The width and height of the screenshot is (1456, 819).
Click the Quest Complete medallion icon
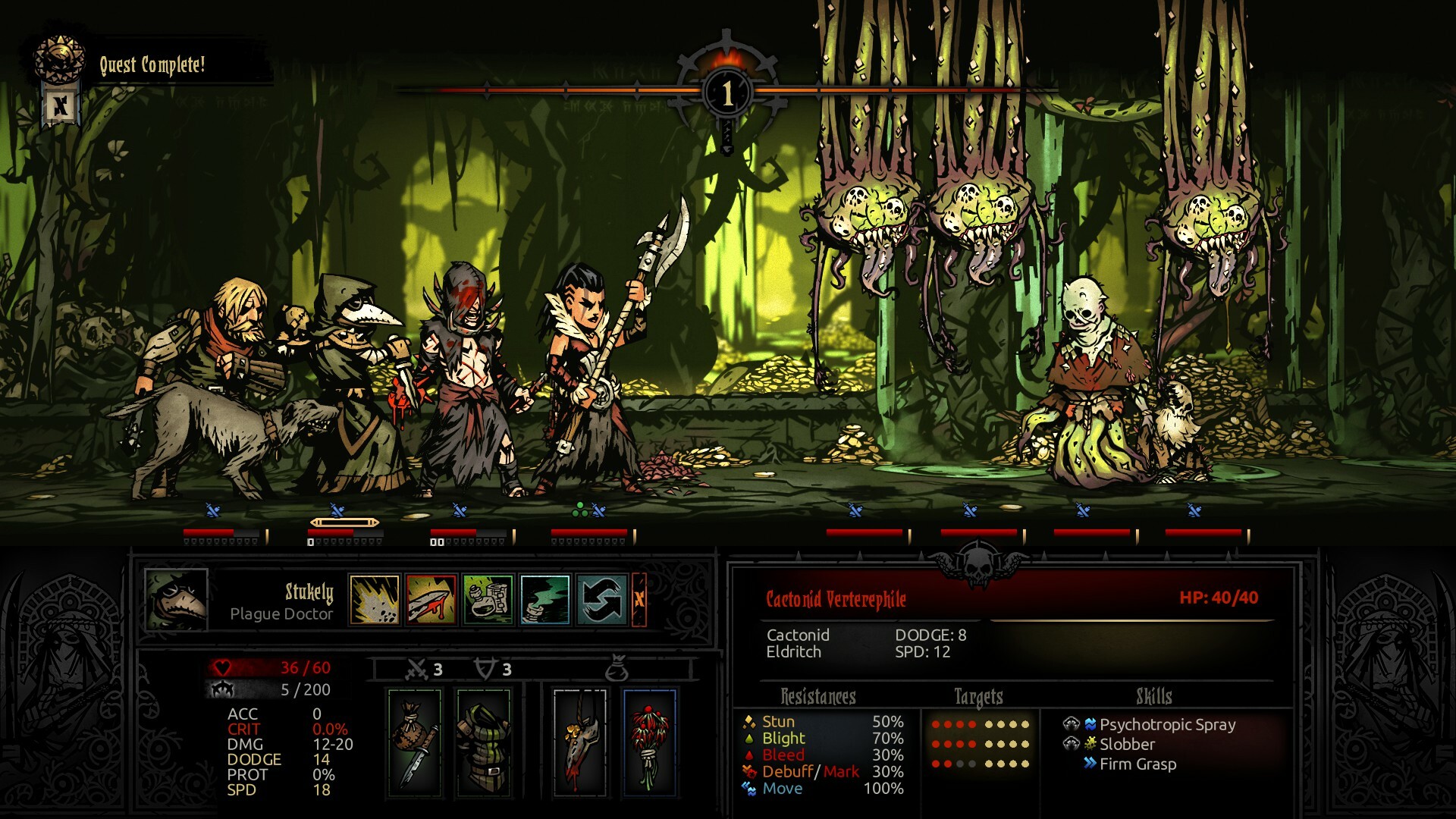click(60, 58)
